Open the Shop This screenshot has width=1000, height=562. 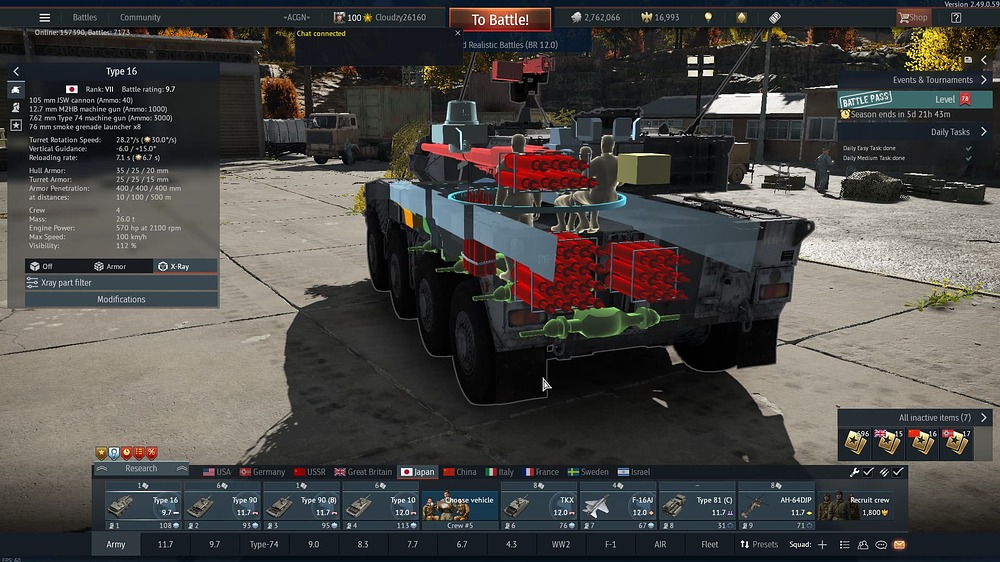click(x=912, y=17)
